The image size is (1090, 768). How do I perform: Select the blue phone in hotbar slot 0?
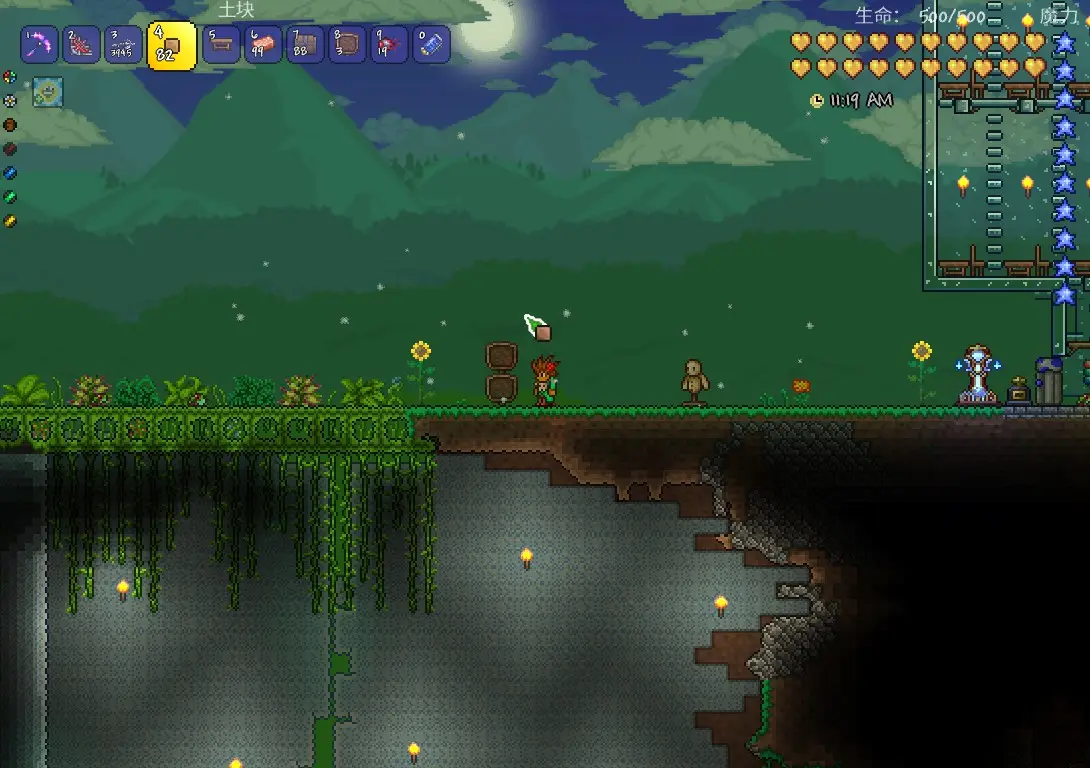pos(431,45)
